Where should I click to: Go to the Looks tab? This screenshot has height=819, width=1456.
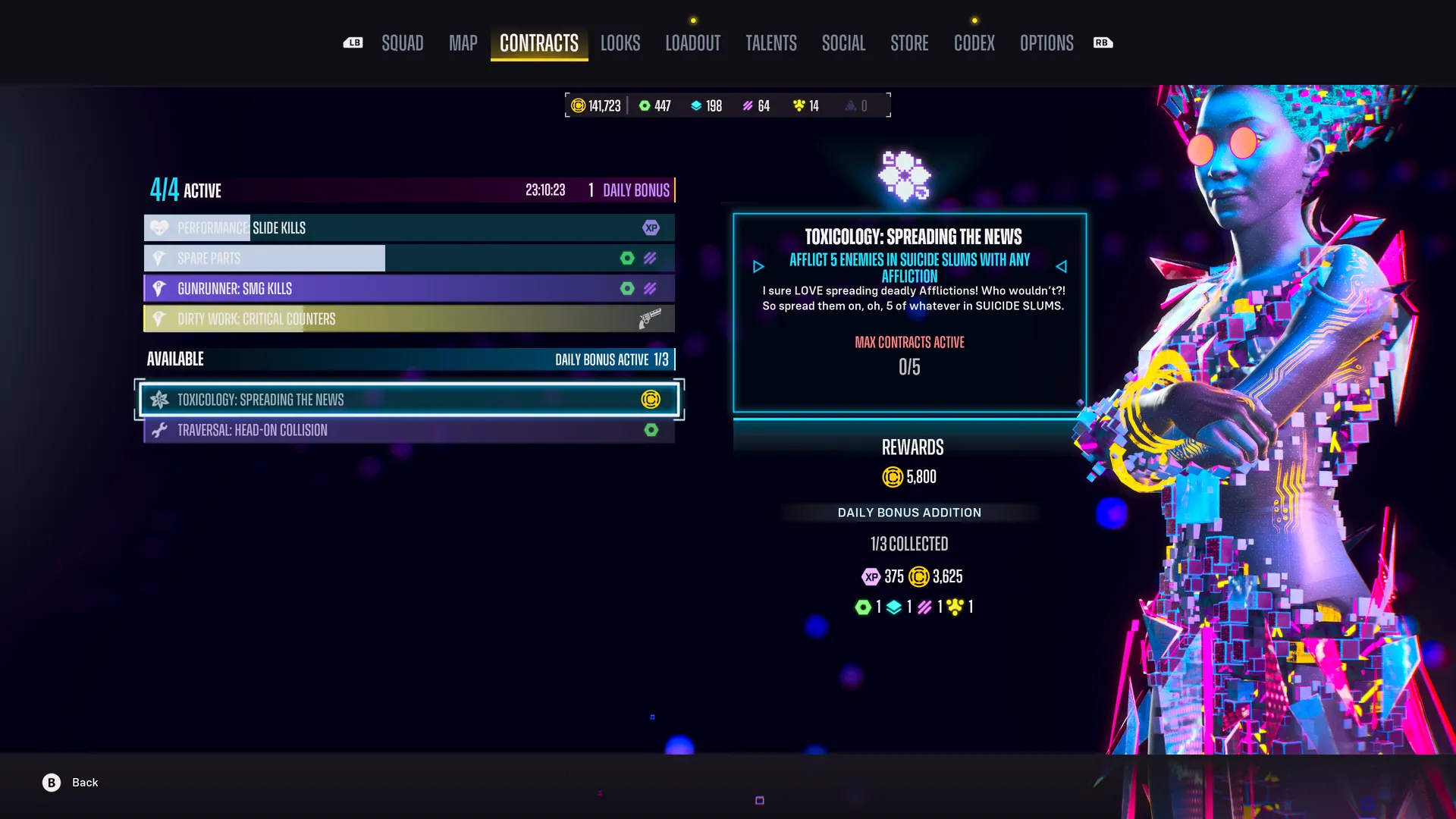tap(620, 43)
